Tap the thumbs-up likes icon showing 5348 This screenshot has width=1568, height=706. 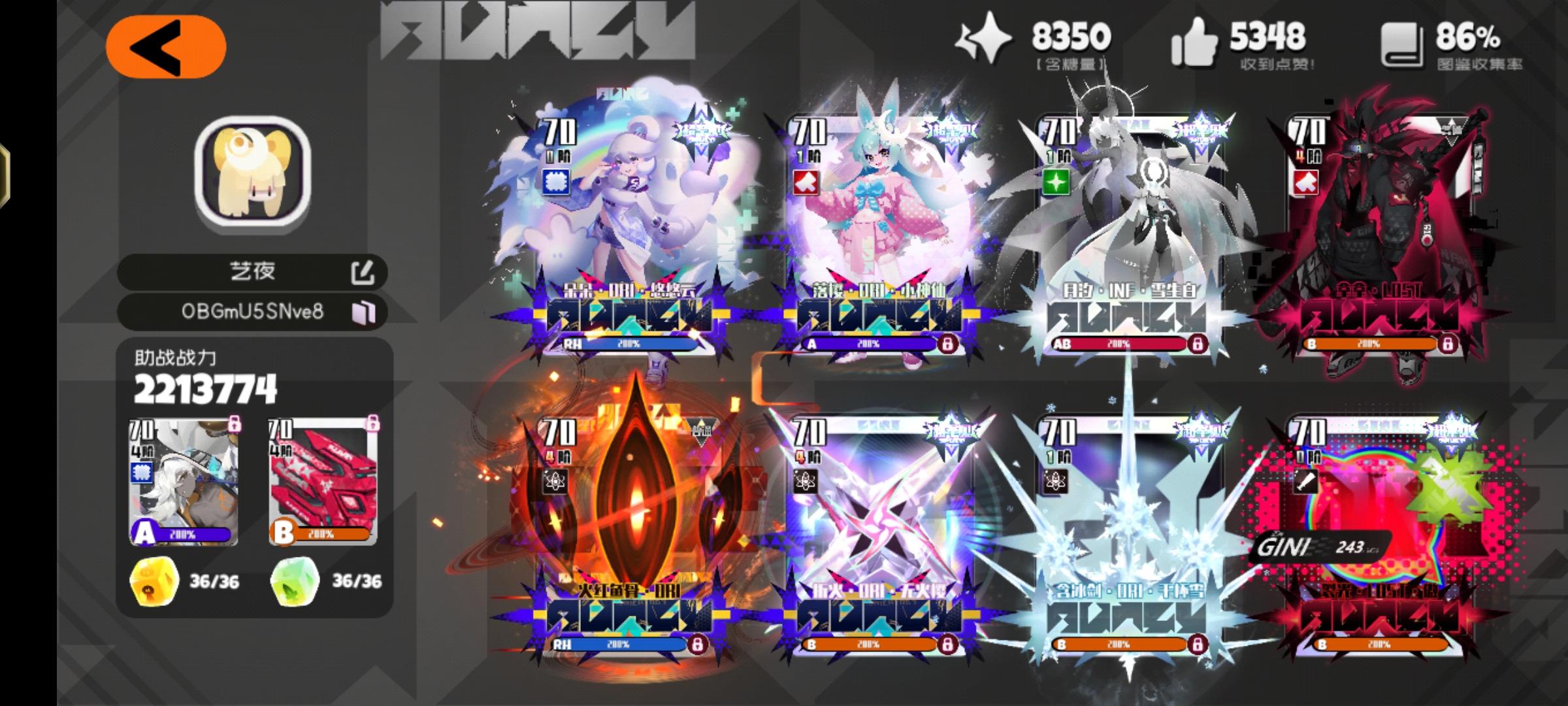(x=1193, y=41)
